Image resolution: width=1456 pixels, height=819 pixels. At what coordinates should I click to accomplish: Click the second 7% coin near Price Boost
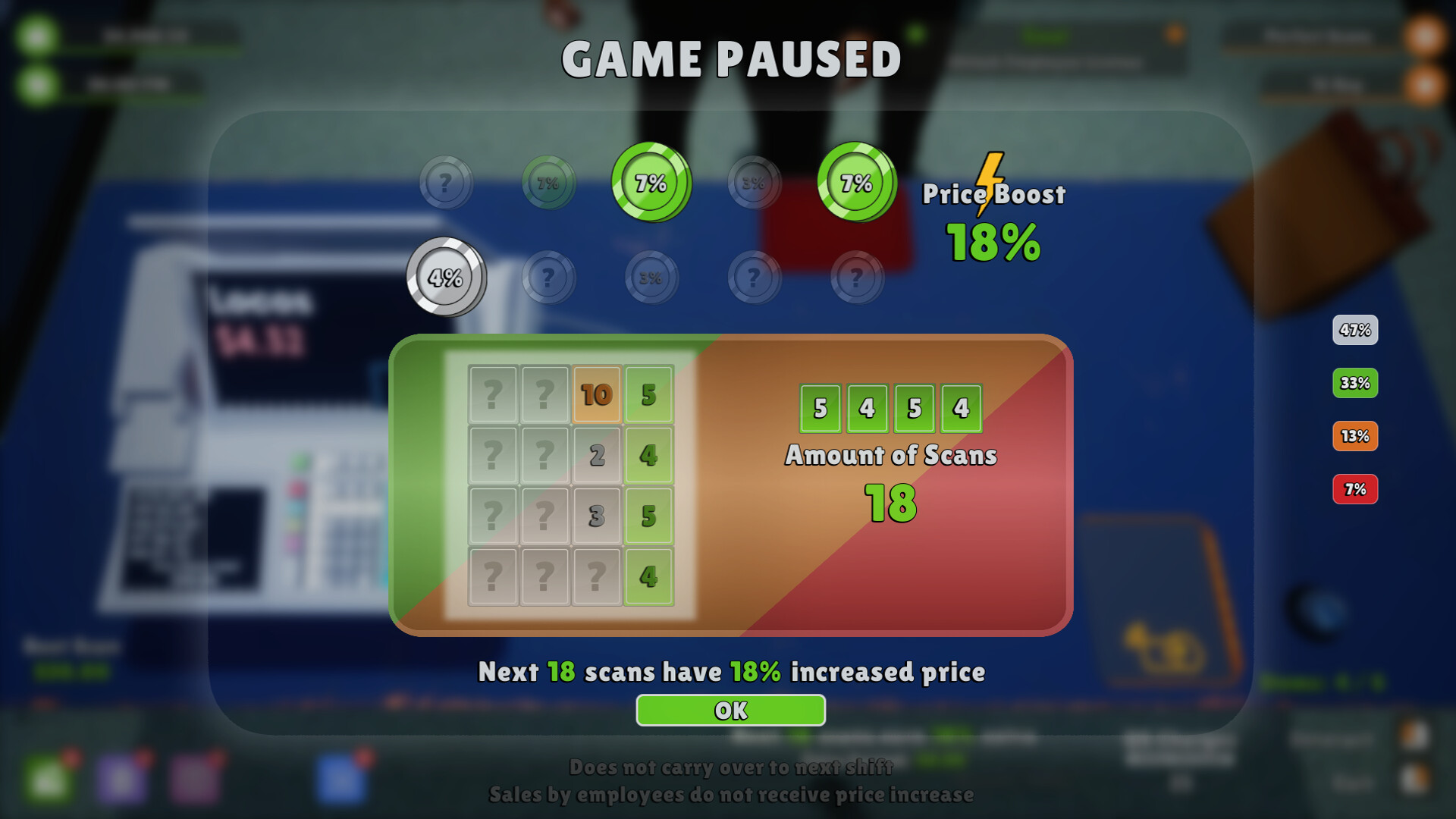coord(855,182)
